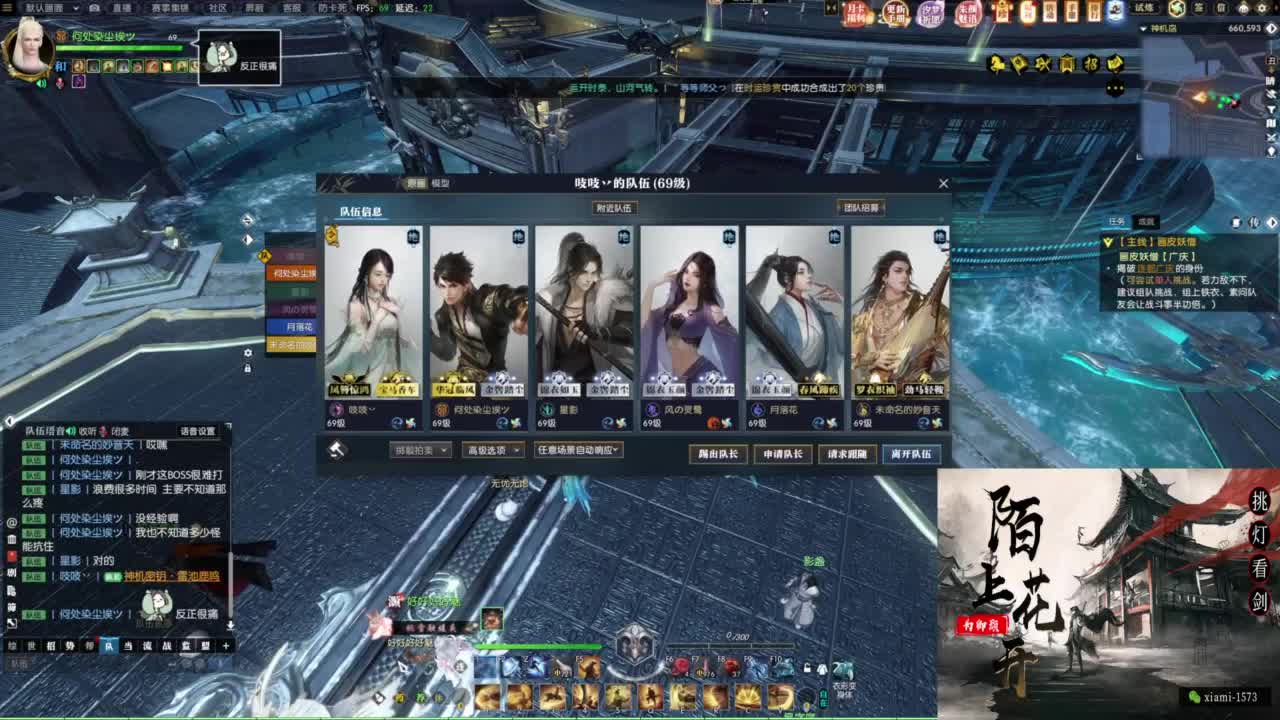Click the 签到 sign-in icon near top right

pyautogui.click(x=1198, y=9)
